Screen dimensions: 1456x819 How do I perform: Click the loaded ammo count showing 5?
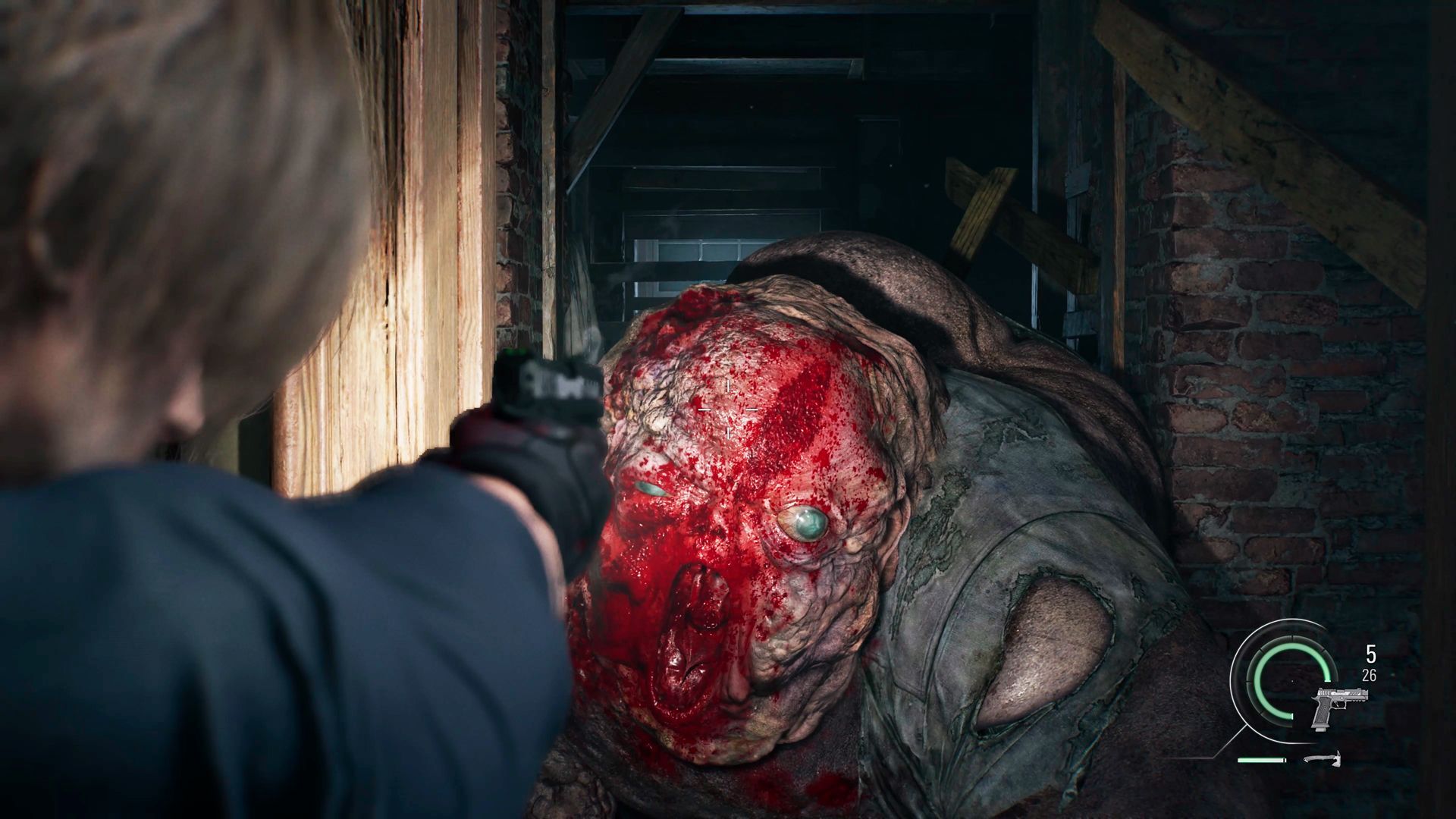pyautogui.click(x=1370, y=654)
